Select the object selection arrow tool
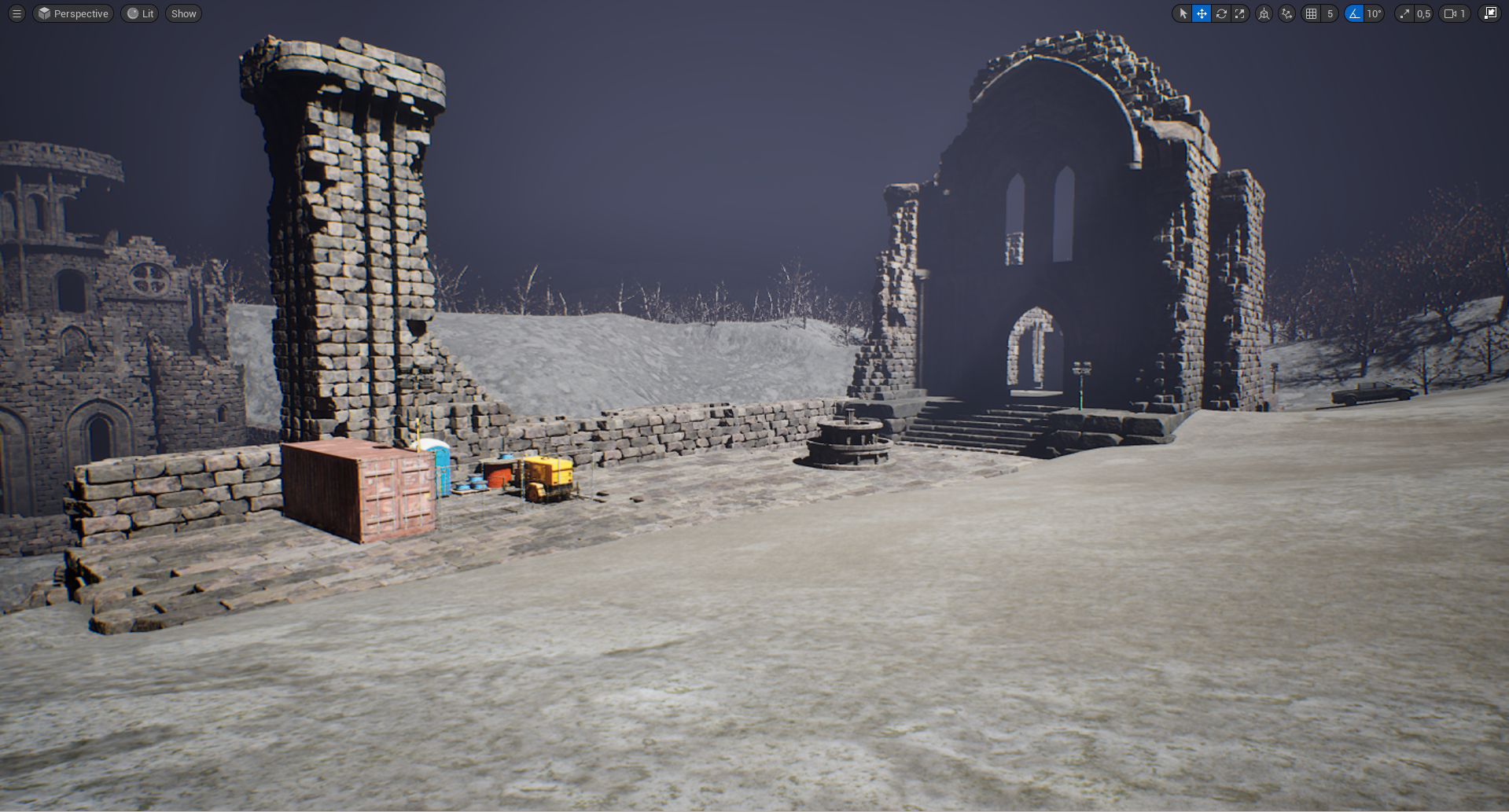 tap(1182, 13)
